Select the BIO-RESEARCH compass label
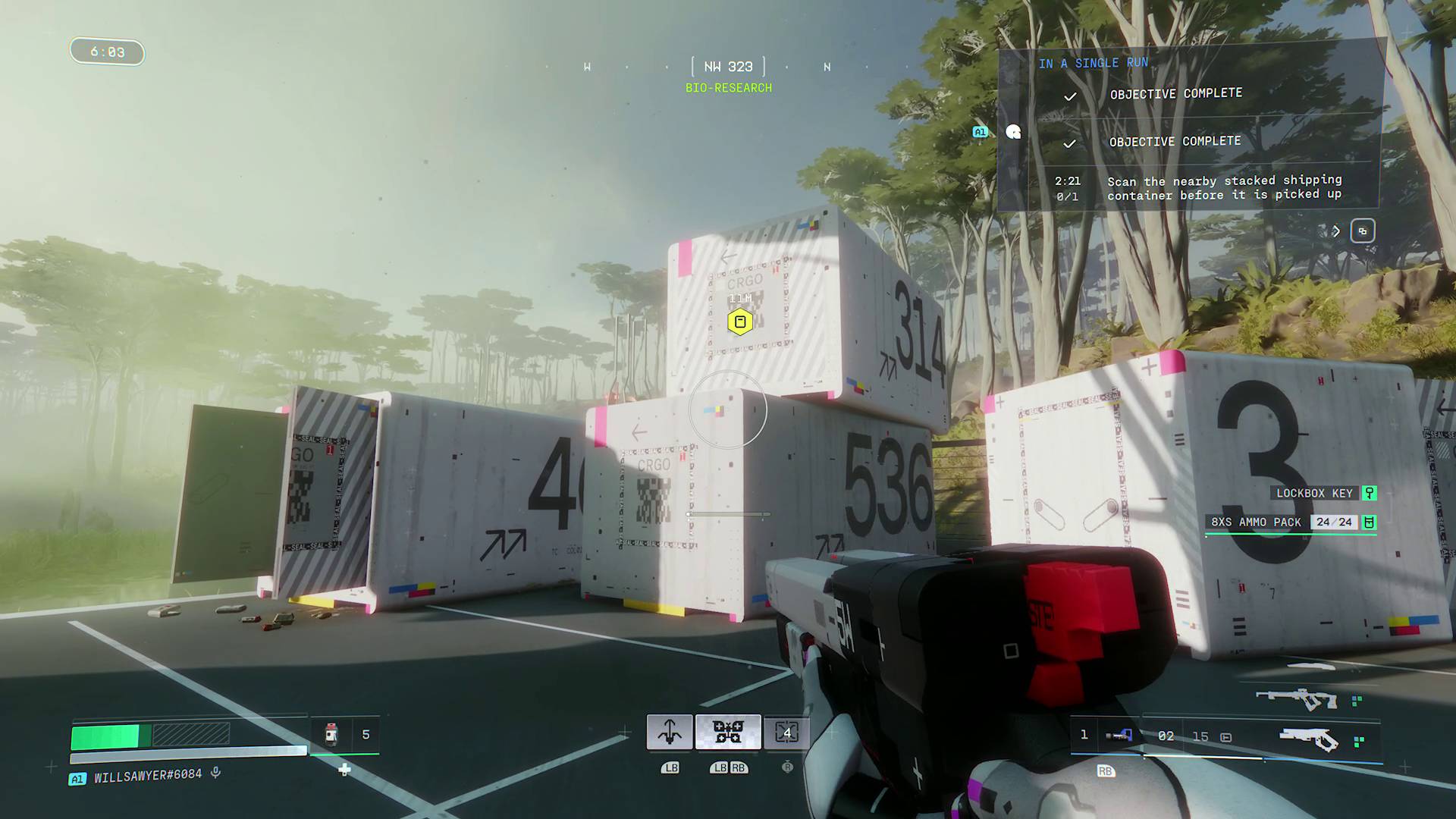This screenshot has height=819, width=1456. click(729, 87)
